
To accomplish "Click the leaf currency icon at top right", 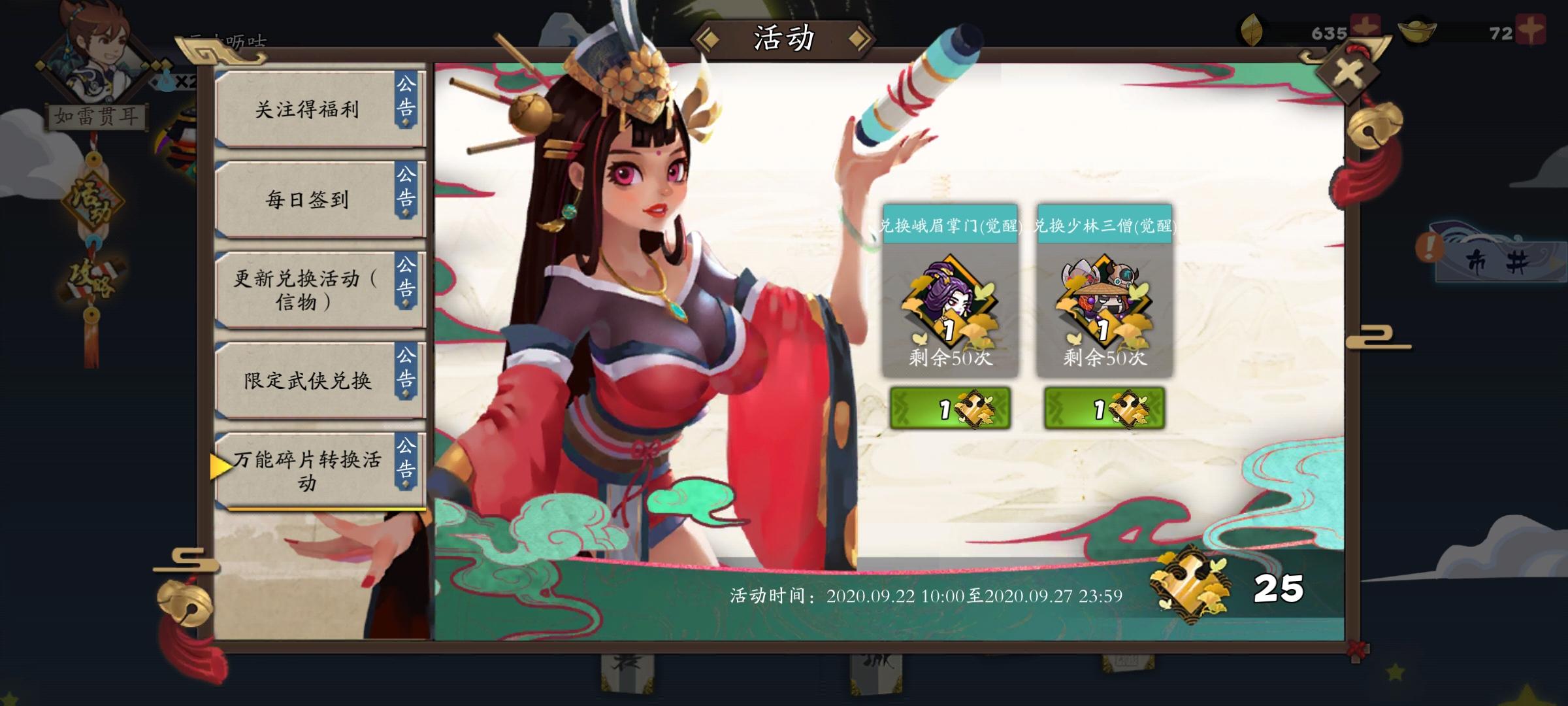I will coord(1252,27).
